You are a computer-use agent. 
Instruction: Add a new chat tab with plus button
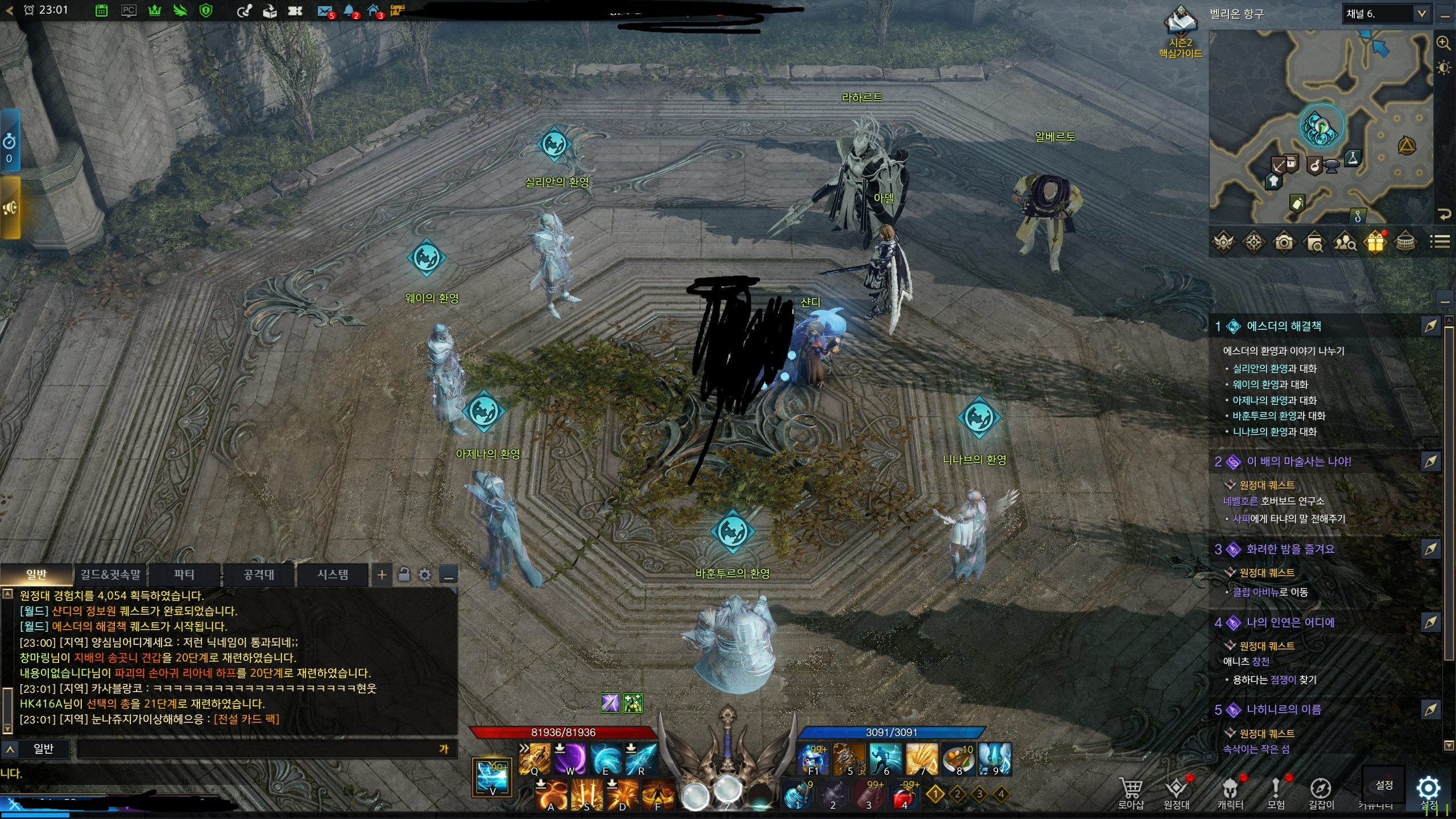(x=382, y=575)
